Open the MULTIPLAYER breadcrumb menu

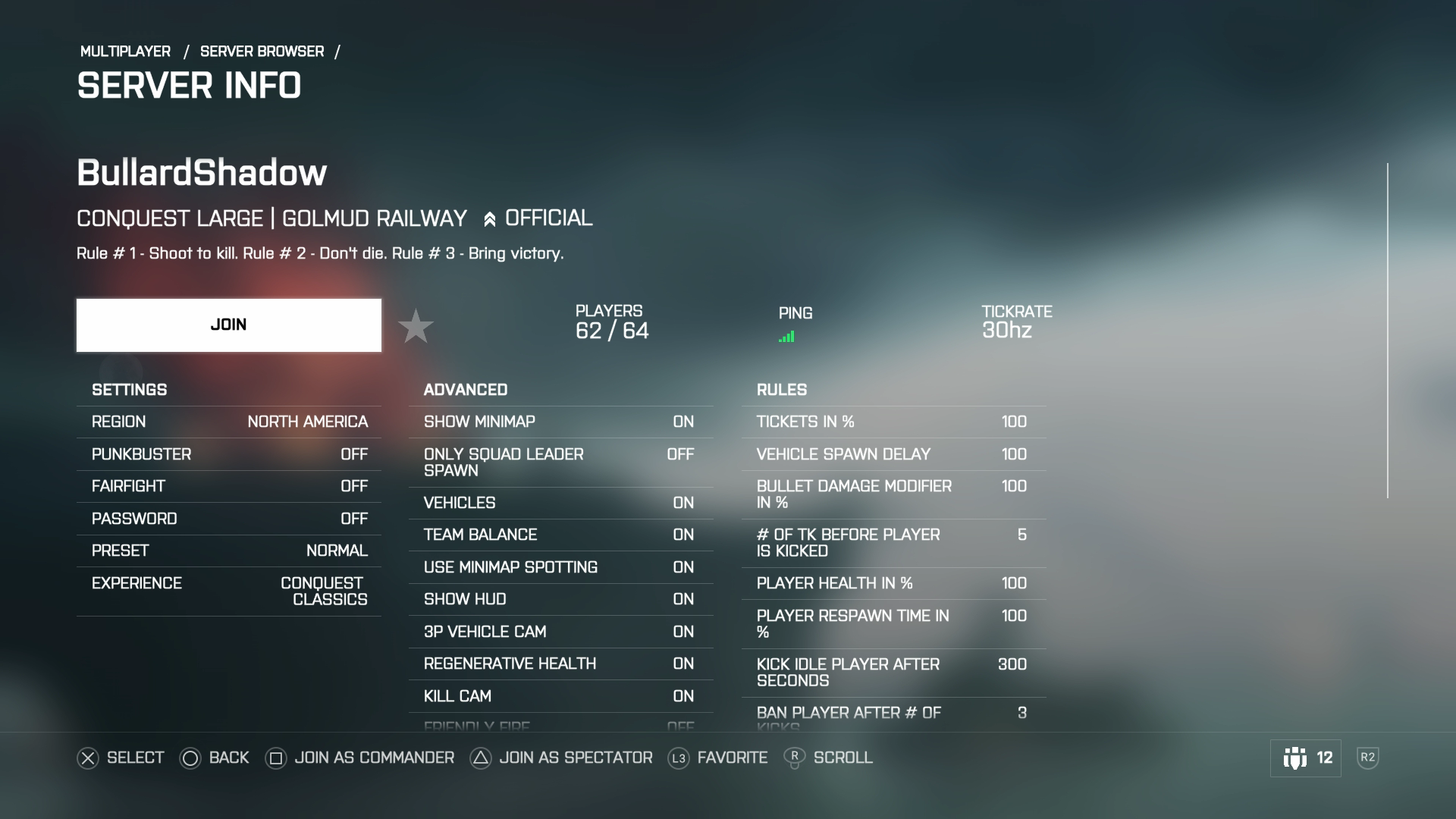tap(125, 51)
